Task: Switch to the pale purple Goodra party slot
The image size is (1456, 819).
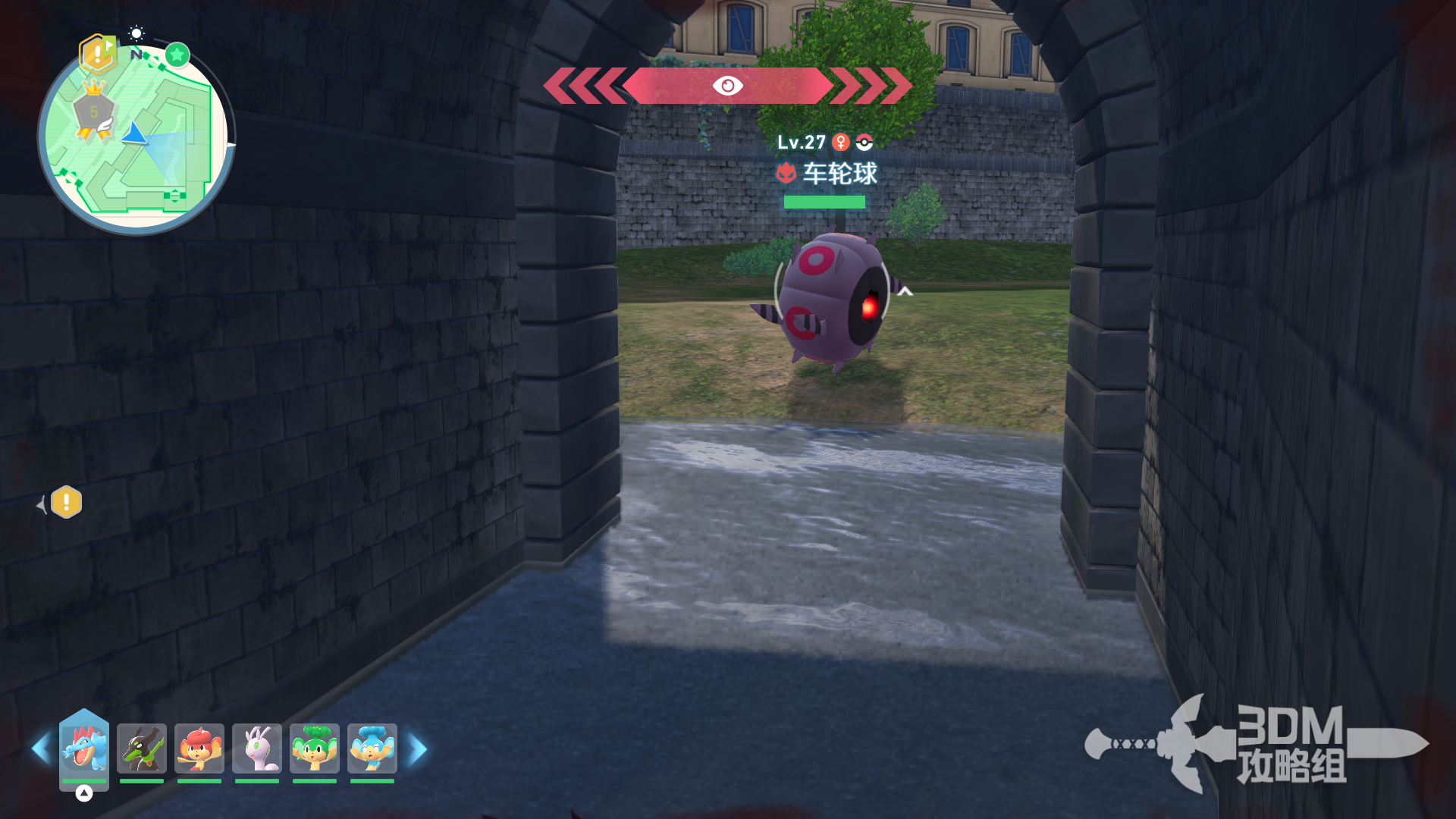Action: [257, 748]
